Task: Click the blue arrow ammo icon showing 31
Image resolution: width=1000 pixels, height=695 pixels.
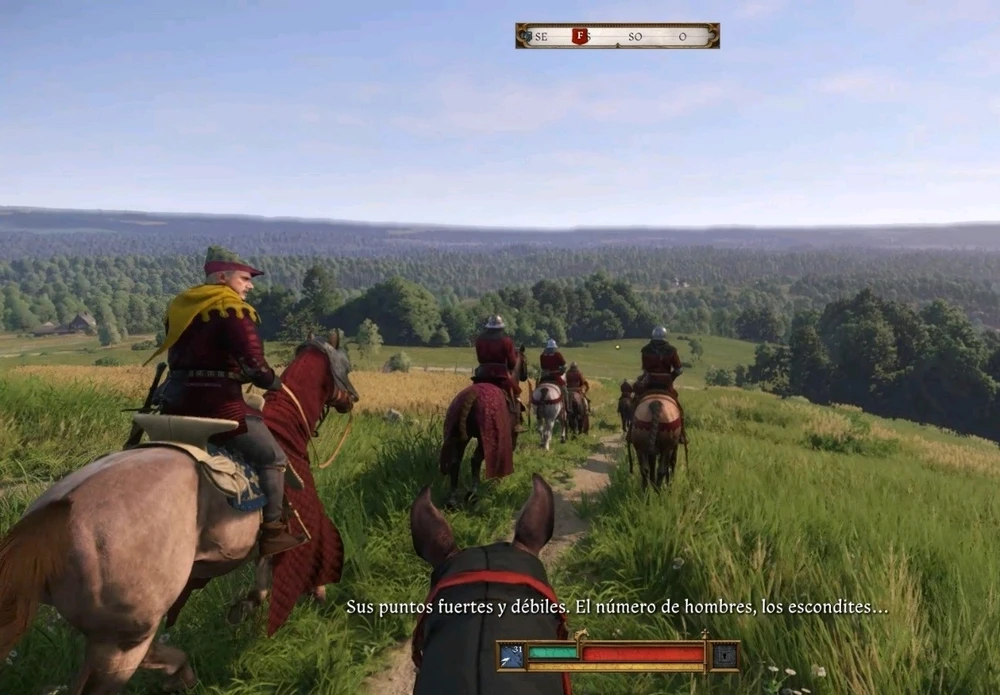Action: point(512,656)
